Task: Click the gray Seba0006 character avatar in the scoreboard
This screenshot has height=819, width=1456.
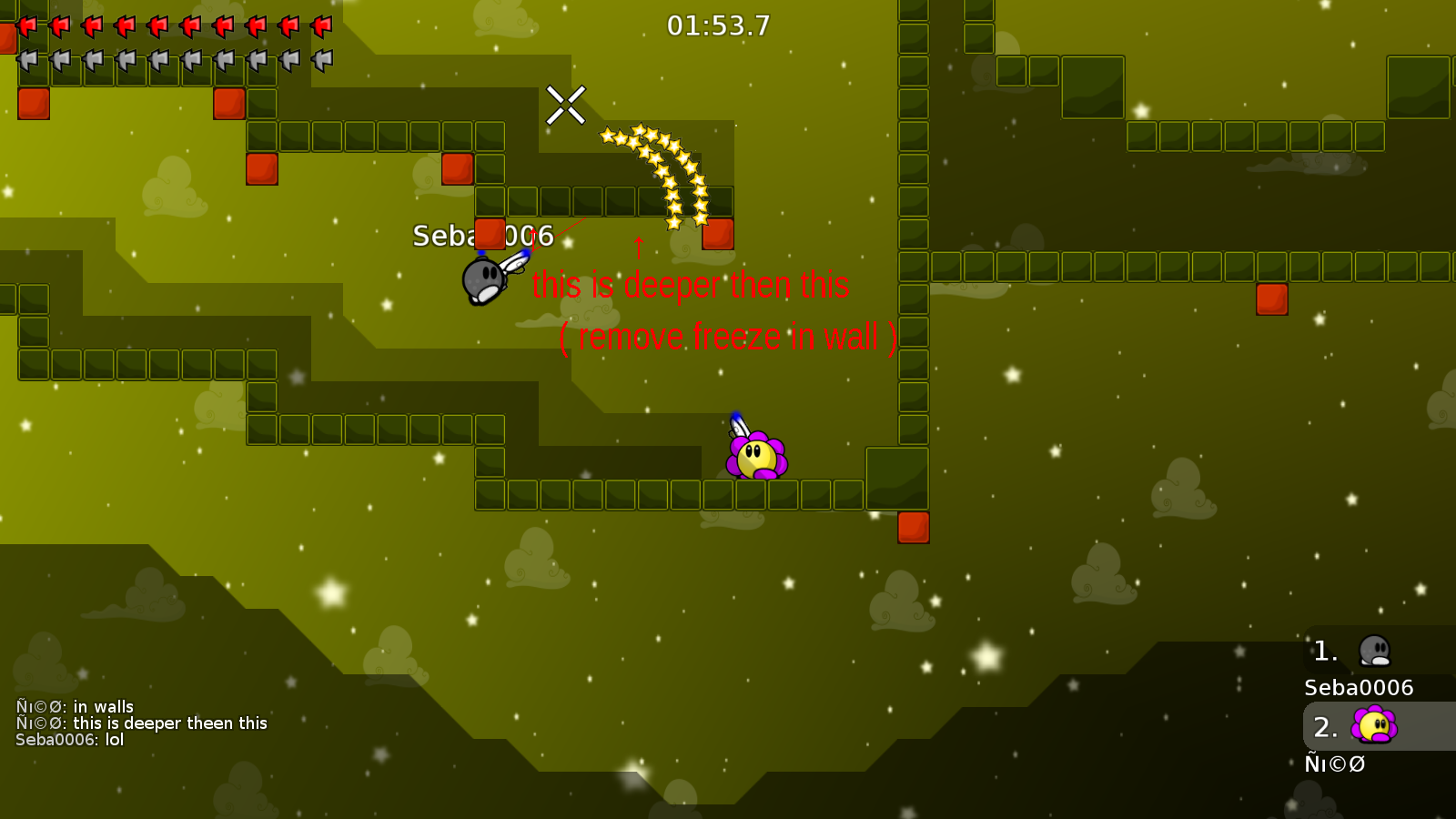Action: 1377,651
